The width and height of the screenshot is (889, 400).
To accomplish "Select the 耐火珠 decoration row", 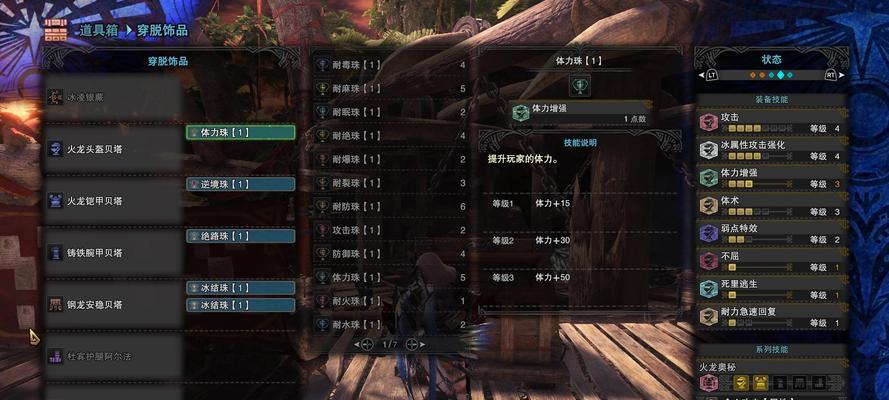I will pyautogui.click(x=390, y=300).
